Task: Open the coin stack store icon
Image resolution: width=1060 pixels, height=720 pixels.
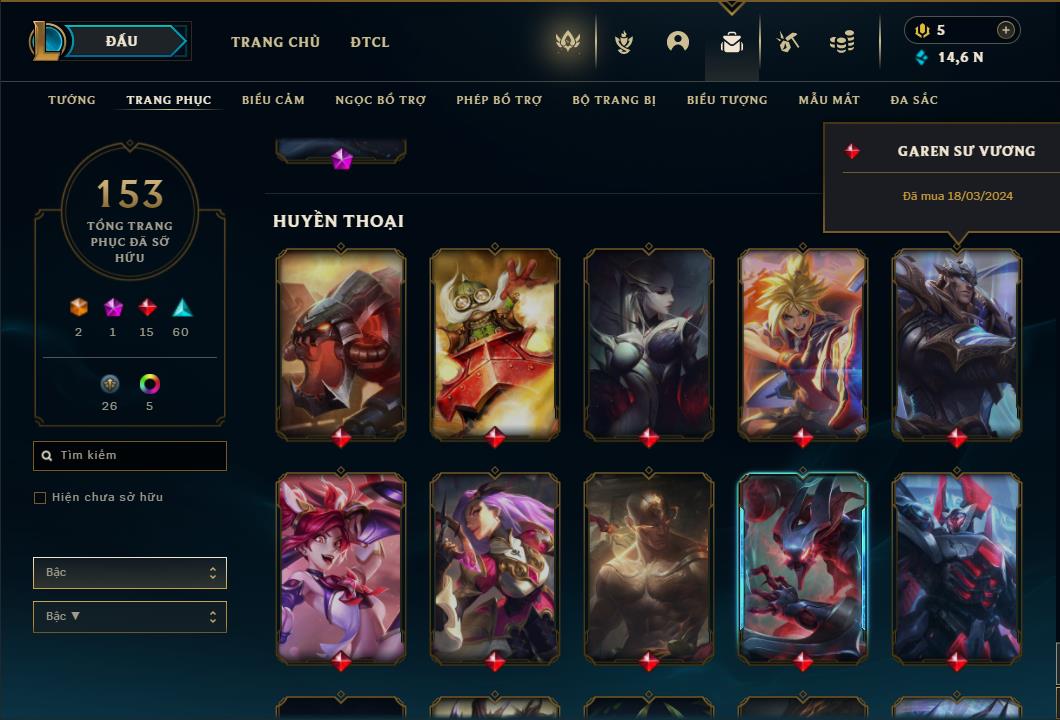Action: (842, 42)
